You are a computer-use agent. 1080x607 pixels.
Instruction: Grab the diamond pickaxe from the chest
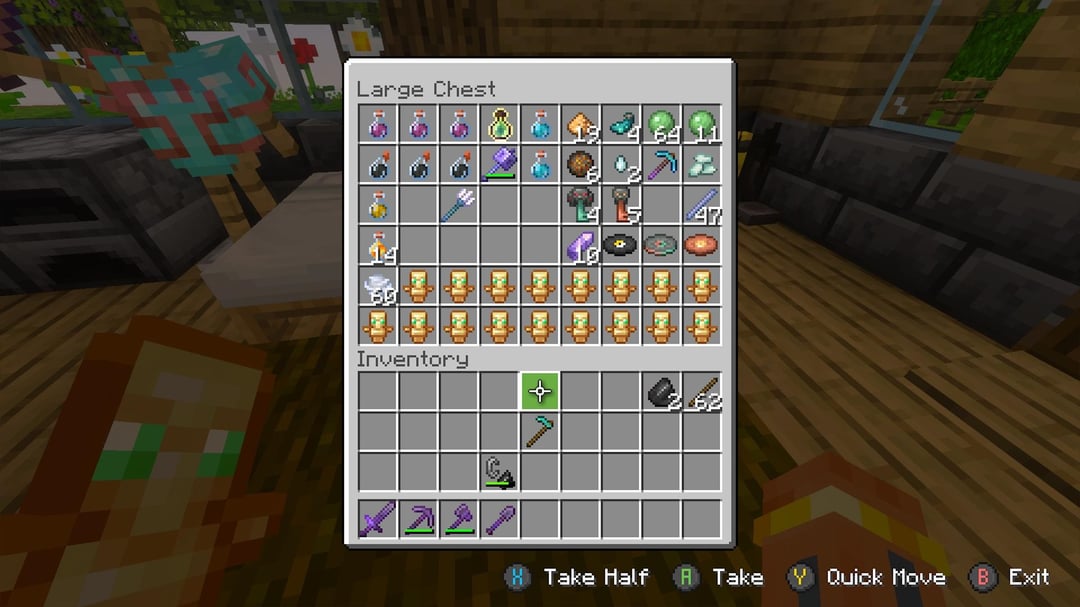[661, 165]
